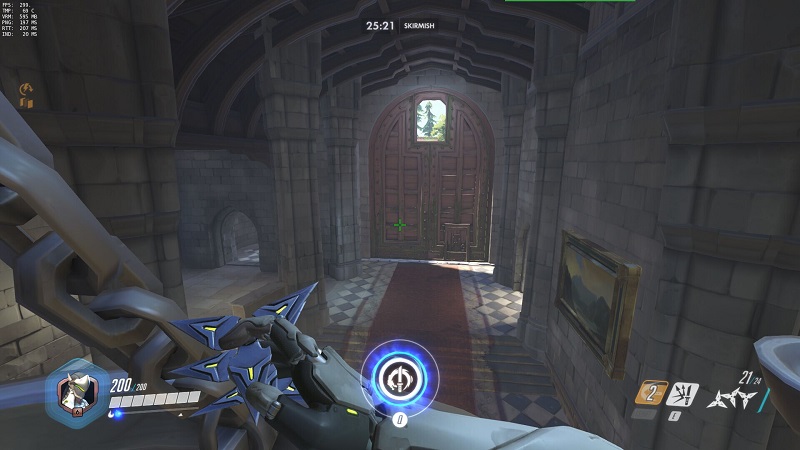Click the orange buildings status icon
Image resolution: width=800 pixels, height=450 pixels.
tap(27, 101)
